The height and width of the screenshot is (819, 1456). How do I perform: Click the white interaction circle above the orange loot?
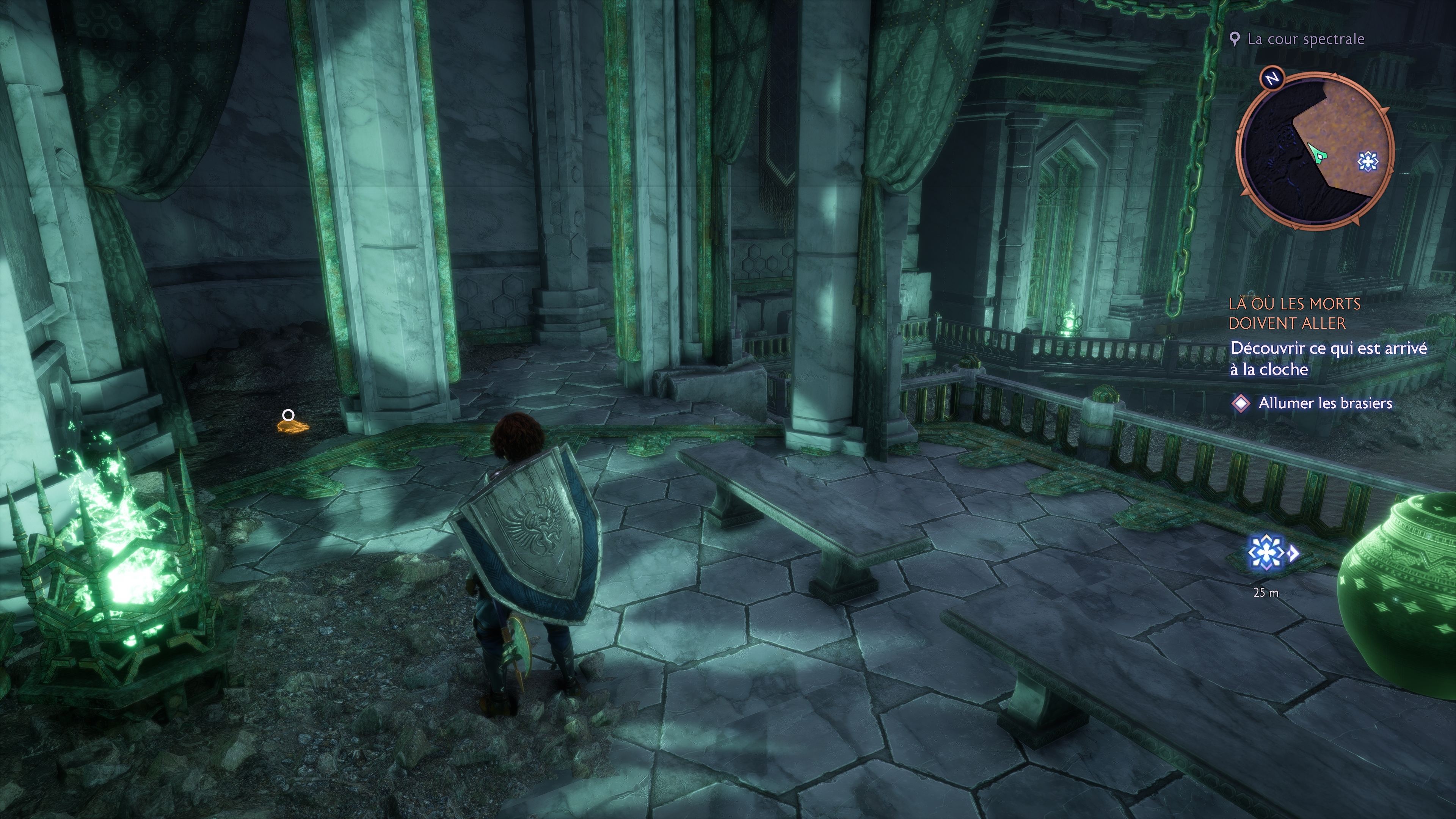tap(288, 416)
